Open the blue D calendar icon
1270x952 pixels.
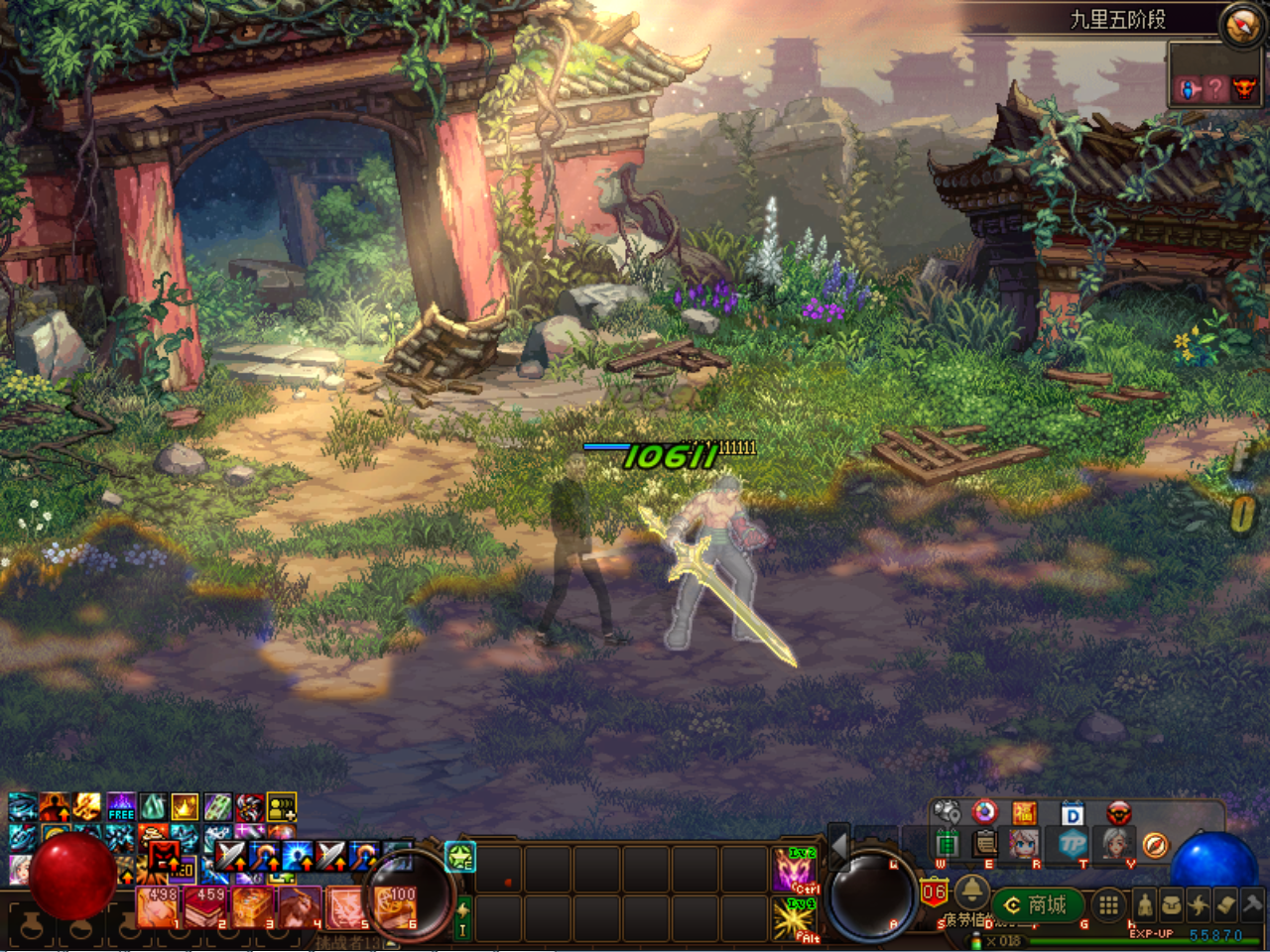point(1073,814)
